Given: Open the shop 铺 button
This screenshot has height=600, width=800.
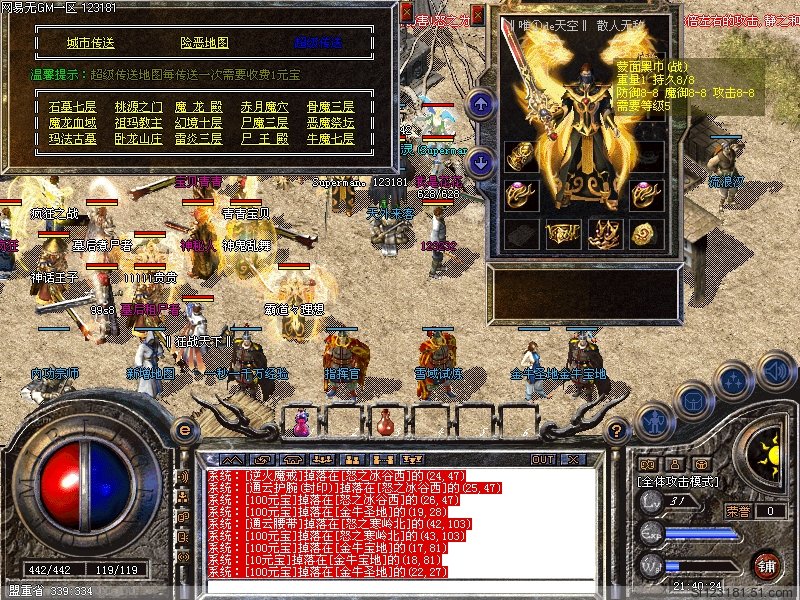Looking at the screenshot, I should tap(766, 565).
